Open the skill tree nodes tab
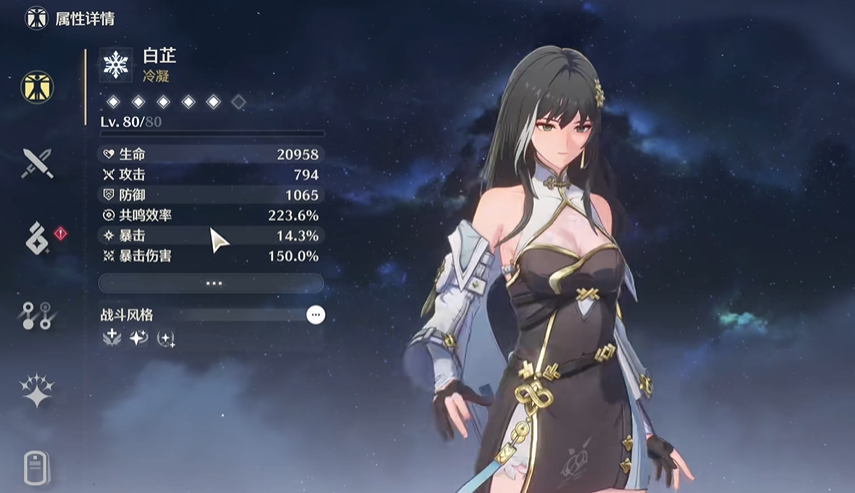Screen dimensions: 855x493 (37, 315)
